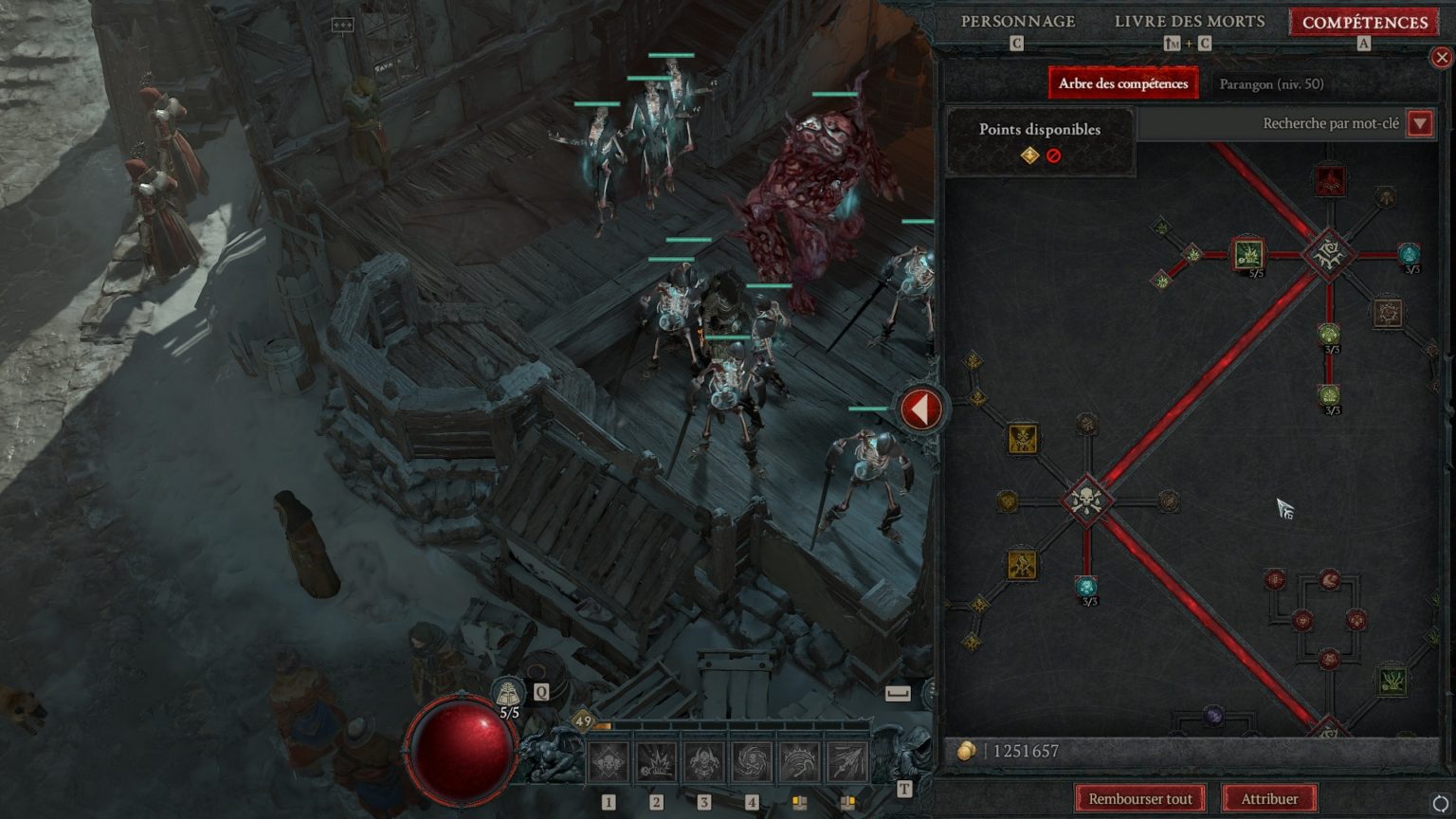Select the skull-and-crossbones cluster node
The width and height of the screenshot is (1456, 819).
click(1086, 500)
